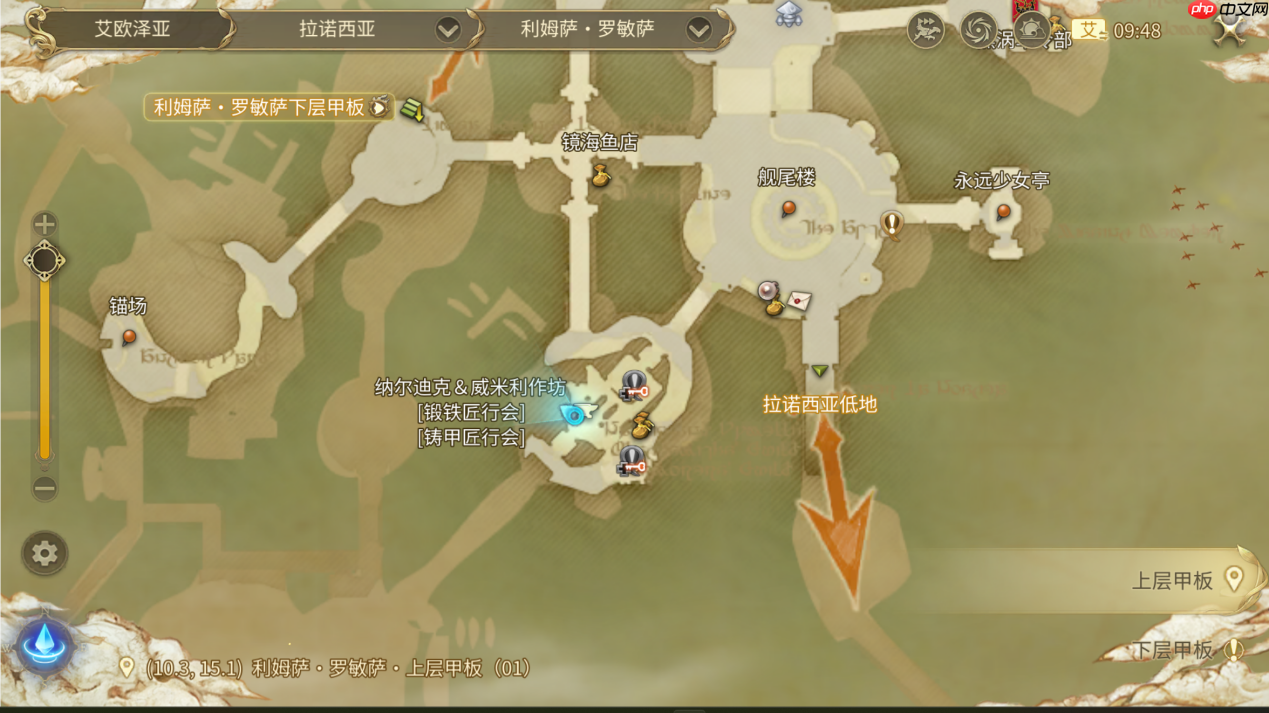This screenshot has height=713, width=1269.
Task: Select the 艾欧泽亚 world map tab
Action: 132,29
